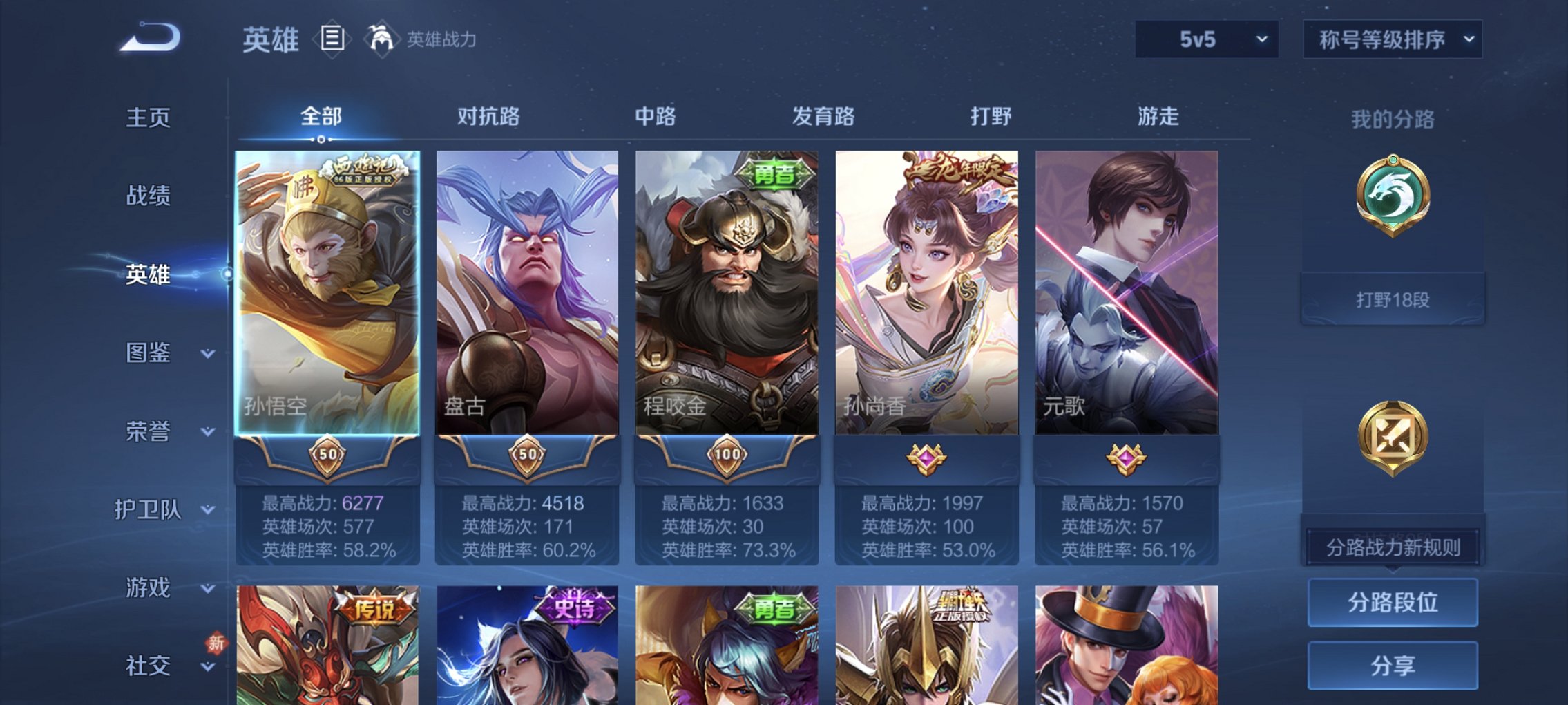The width and height of the screenshot is (1568, 705).
Task: Open 战绩 from the left sidebar
Action: click(149, 196)
